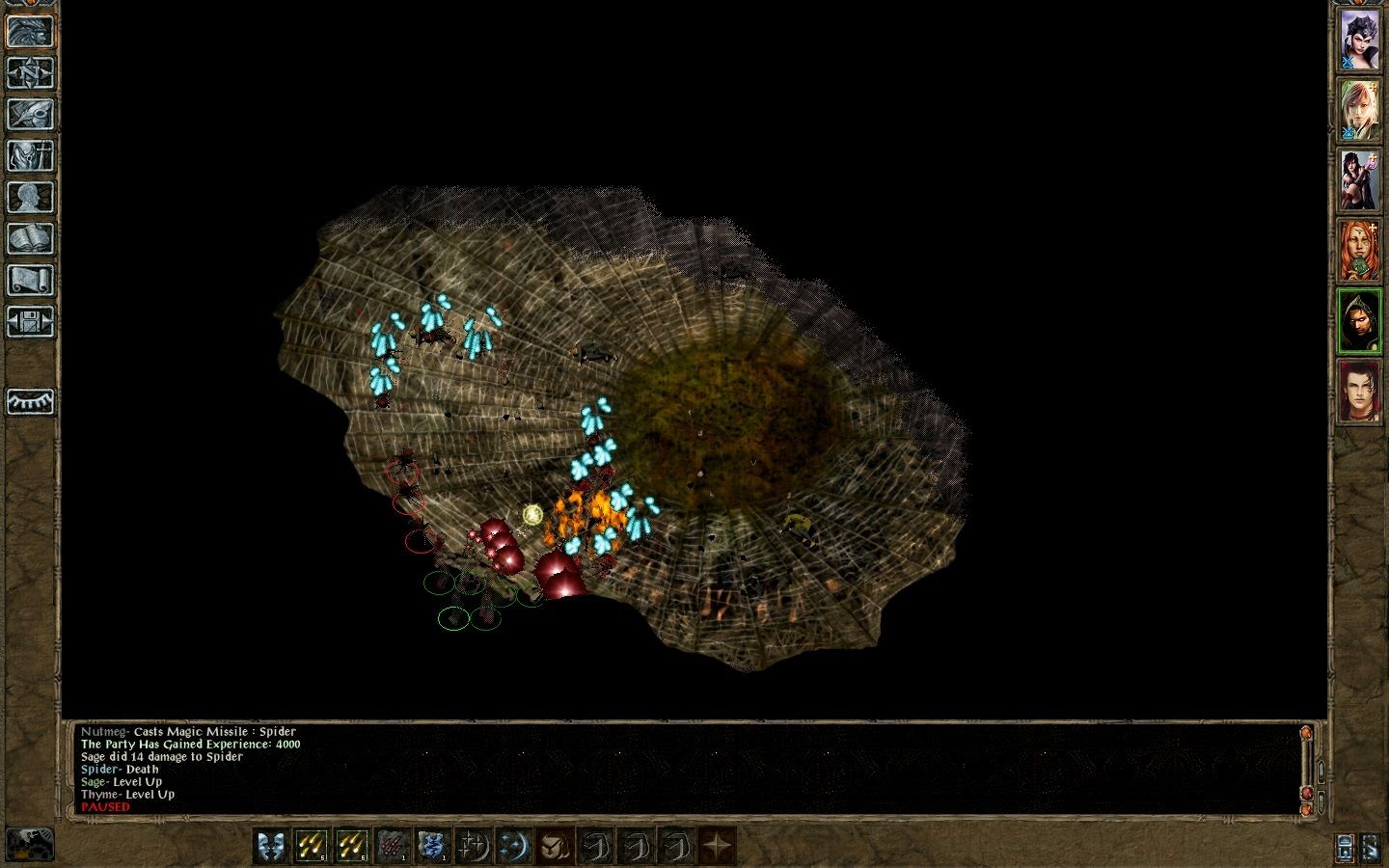This screenshot has height=868, width=1389.
Task: Click the eyelash icon button on left sidebar
Action: (x=30, y=401)
